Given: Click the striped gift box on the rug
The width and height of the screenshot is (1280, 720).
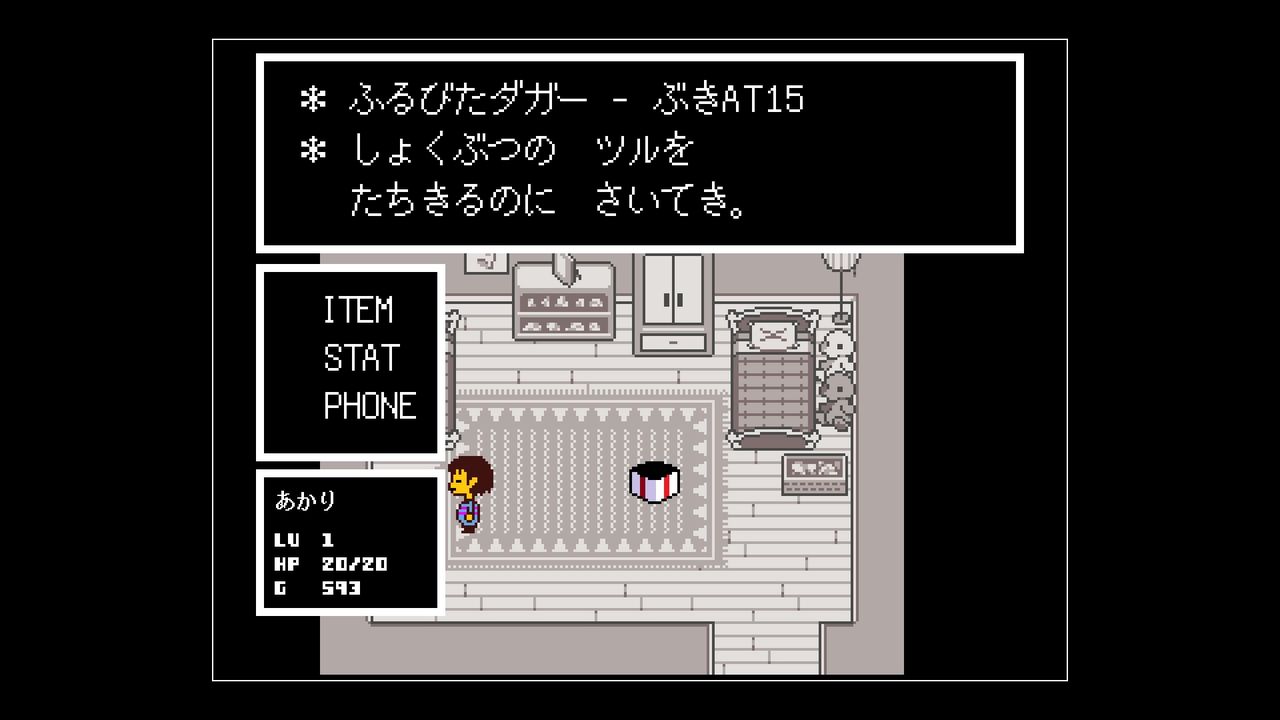Looking at the screenshot, I should [x=655, y=483].
